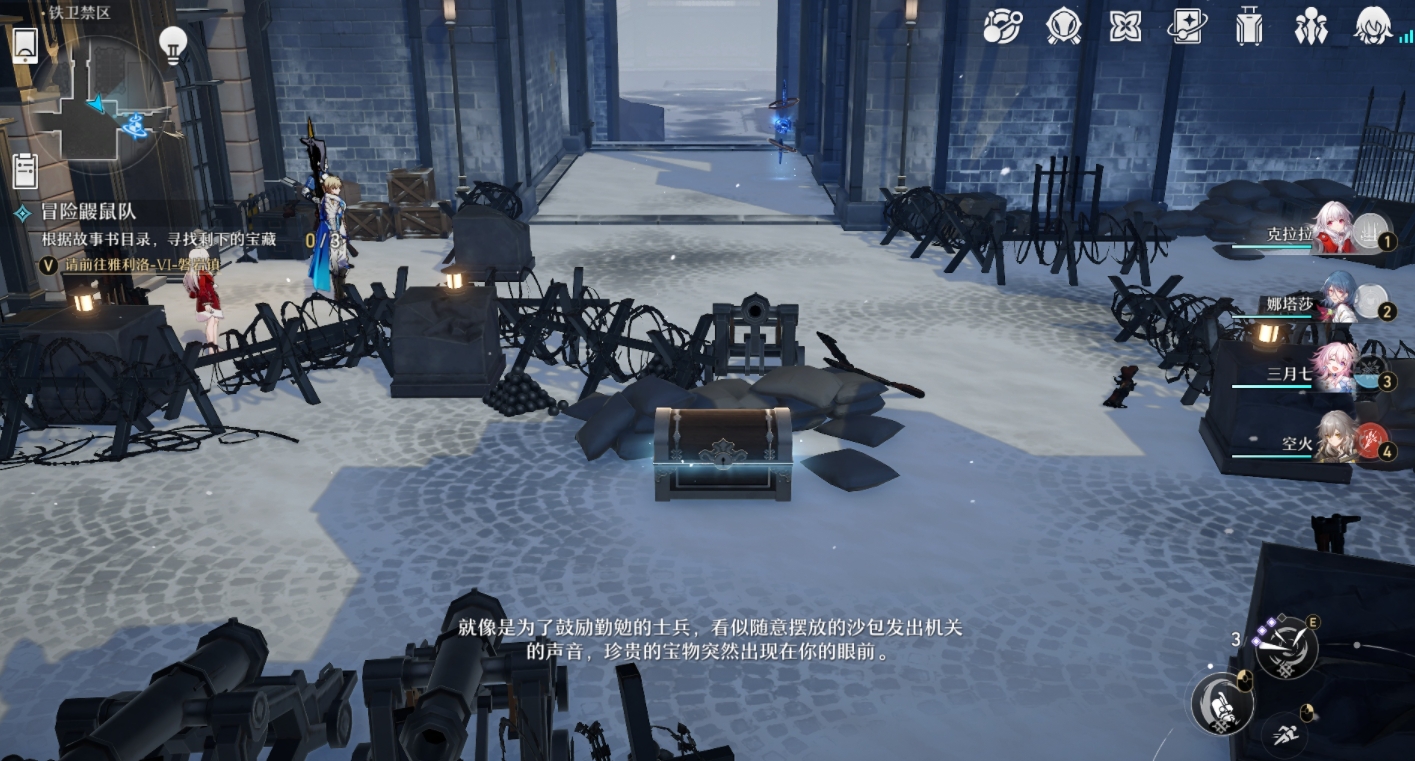Activate the basic attack button
The height and width of the screenshot is (761, 1415).
tap(1222, 703)
